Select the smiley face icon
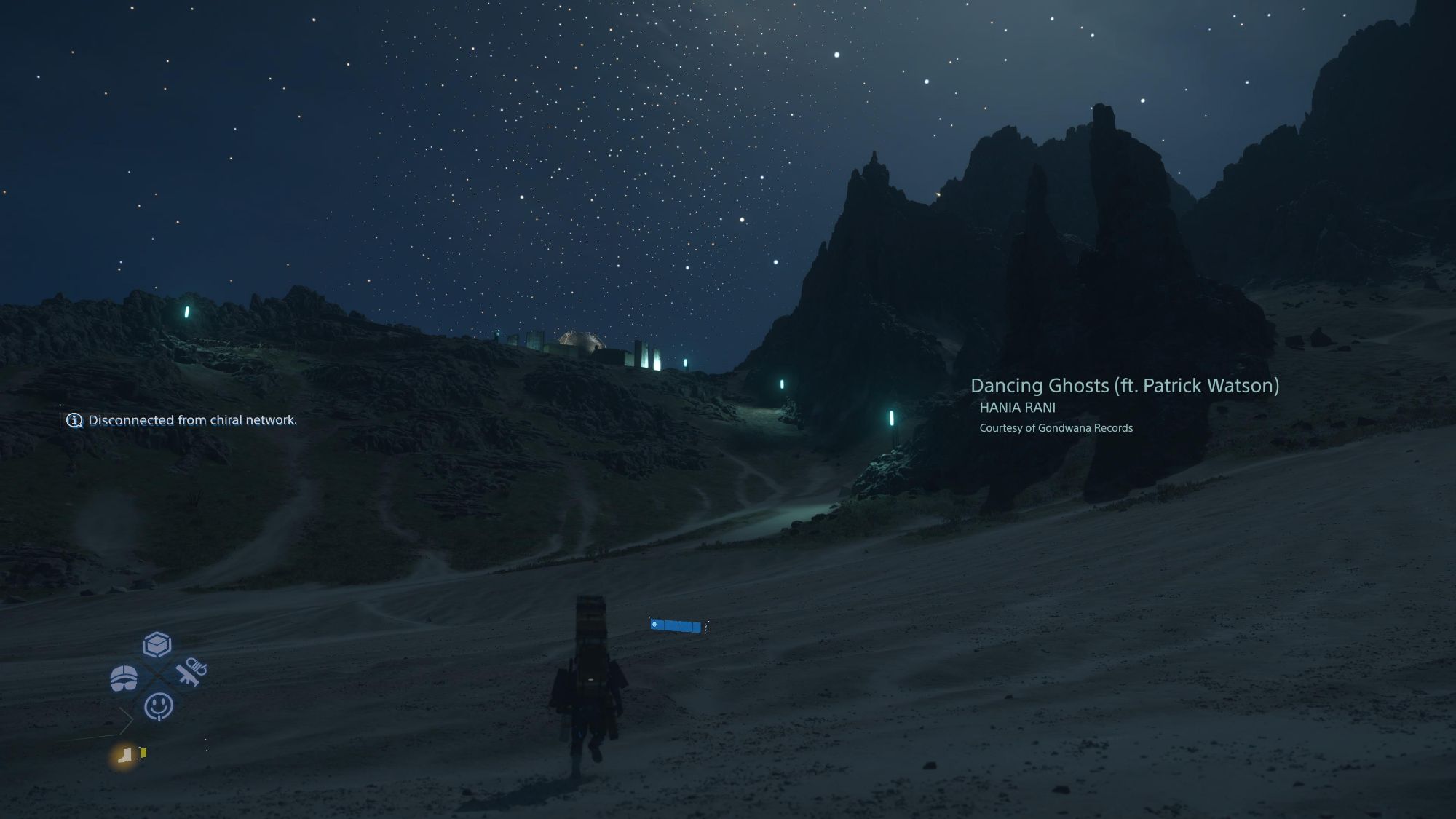 (159, 705)
